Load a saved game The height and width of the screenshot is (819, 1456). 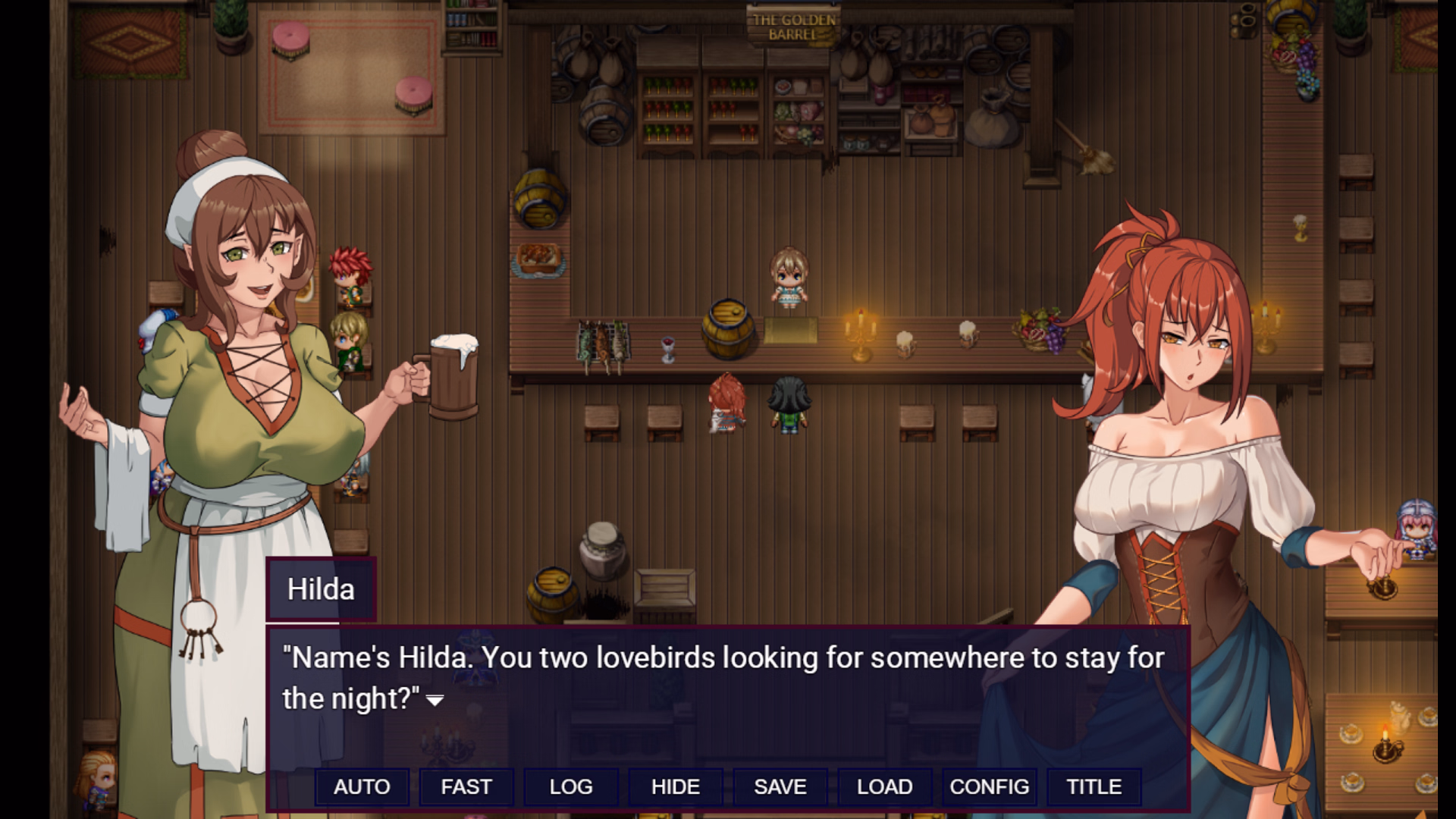[x=884, y=786]
